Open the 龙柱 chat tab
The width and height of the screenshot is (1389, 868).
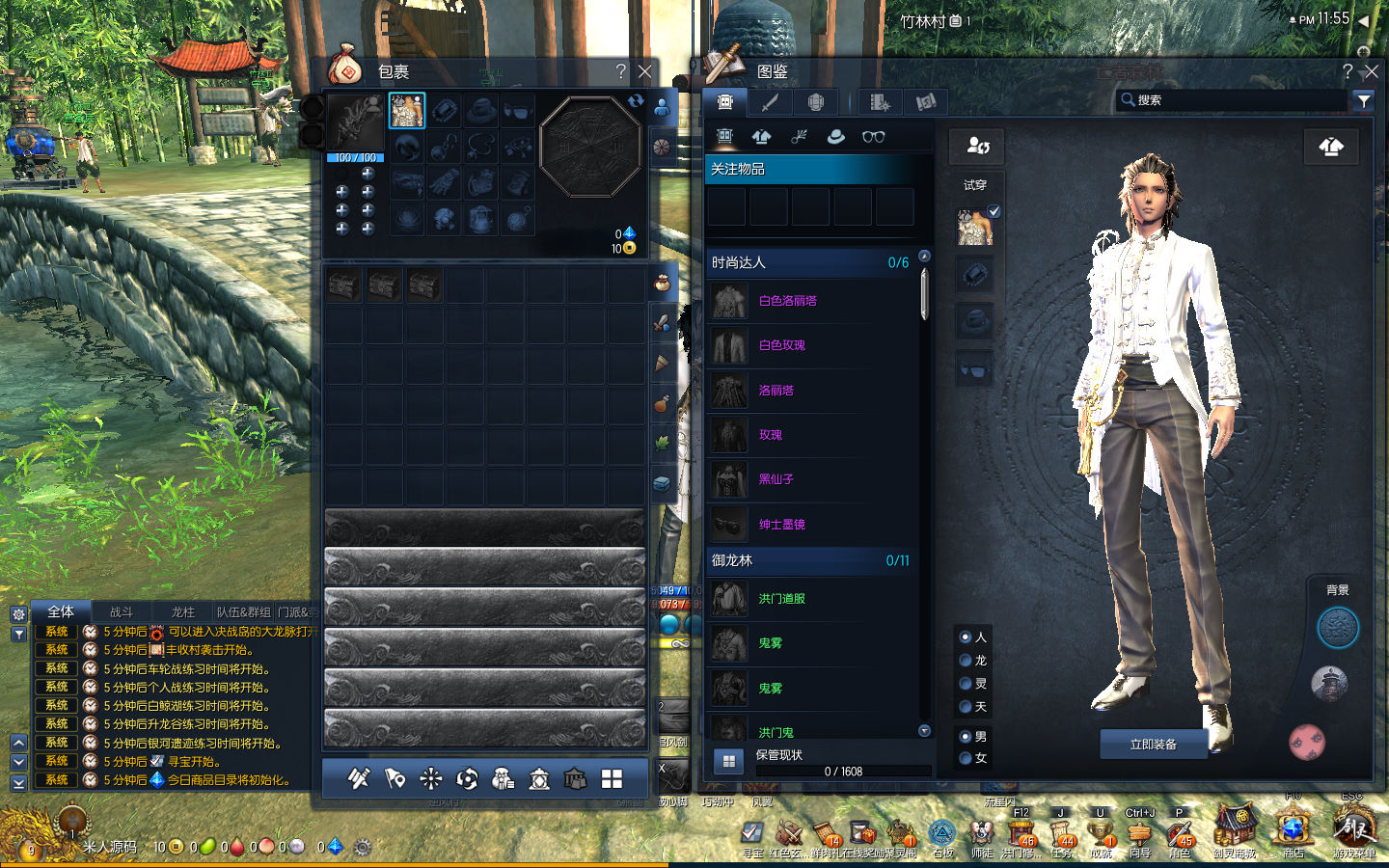click(x=182, y=612)
